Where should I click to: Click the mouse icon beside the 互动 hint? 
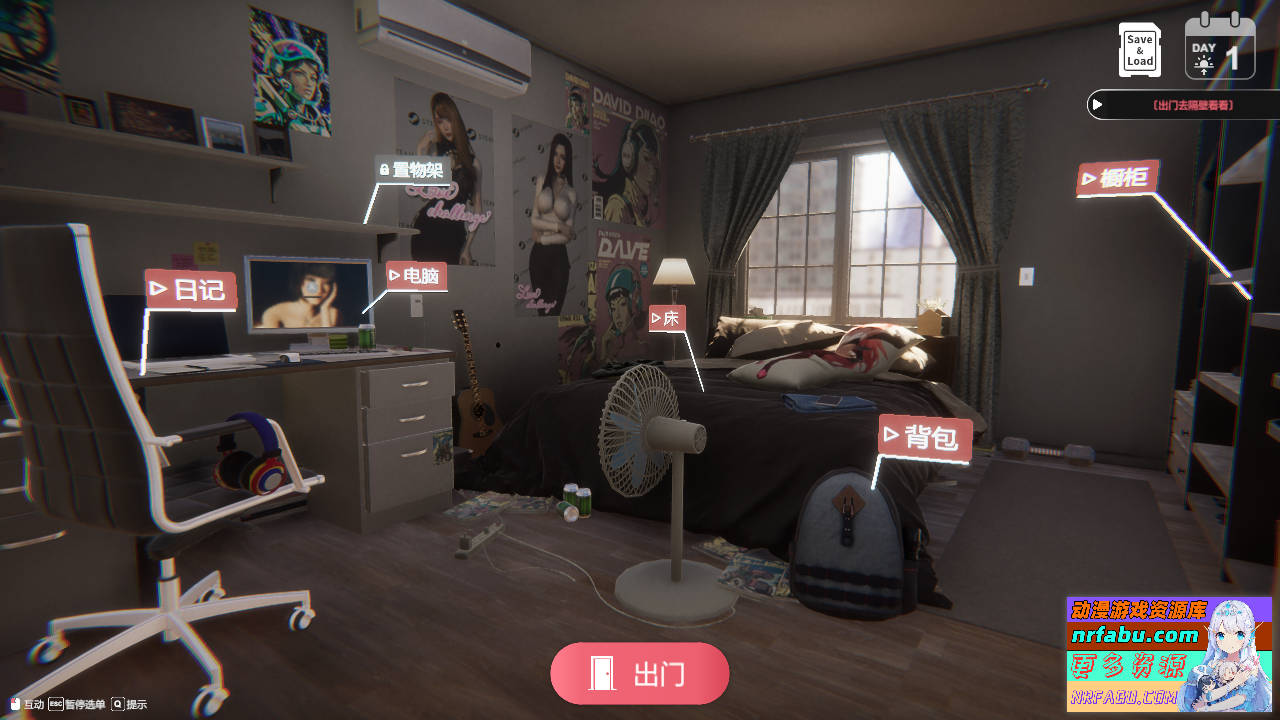(15, 703)
